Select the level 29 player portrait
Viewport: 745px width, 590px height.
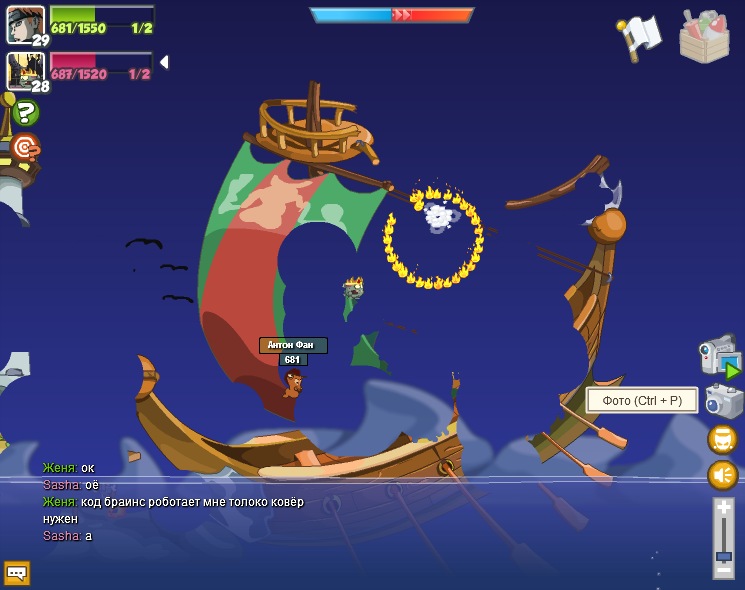click(24, 24)
